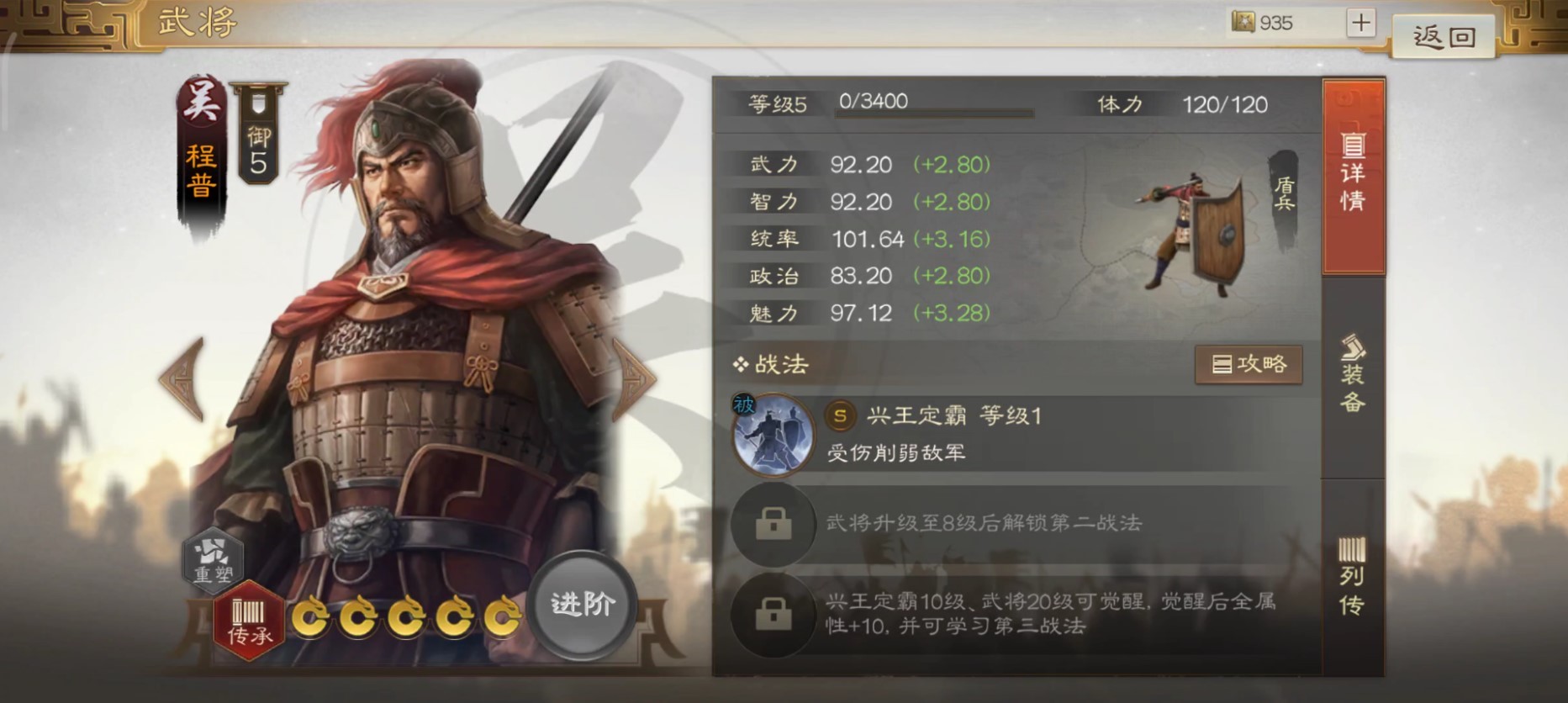Open the 攻略 strategy guide
Image resolution: width=1568 pixels, height=703 pixels.
click(1249, 364)
